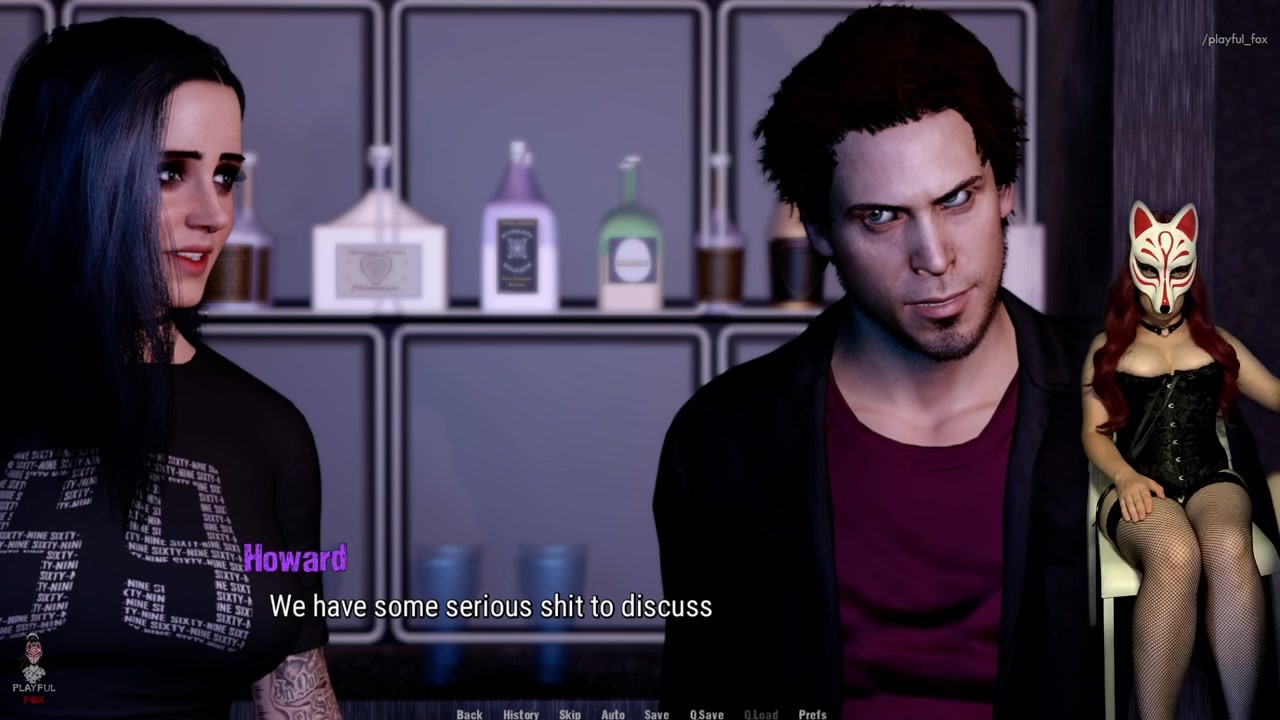Go back one dialogue line
This screenshot has width=1280, height=720.
[x=469, y=714]
